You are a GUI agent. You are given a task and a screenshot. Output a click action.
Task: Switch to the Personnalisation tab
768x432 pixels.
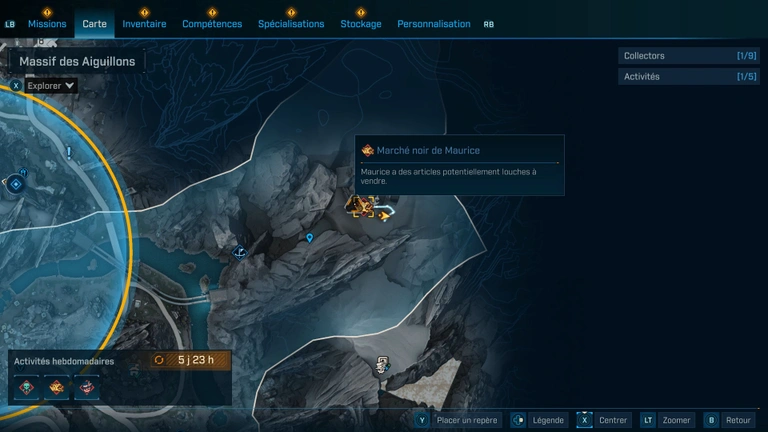(x=433, y=24)
